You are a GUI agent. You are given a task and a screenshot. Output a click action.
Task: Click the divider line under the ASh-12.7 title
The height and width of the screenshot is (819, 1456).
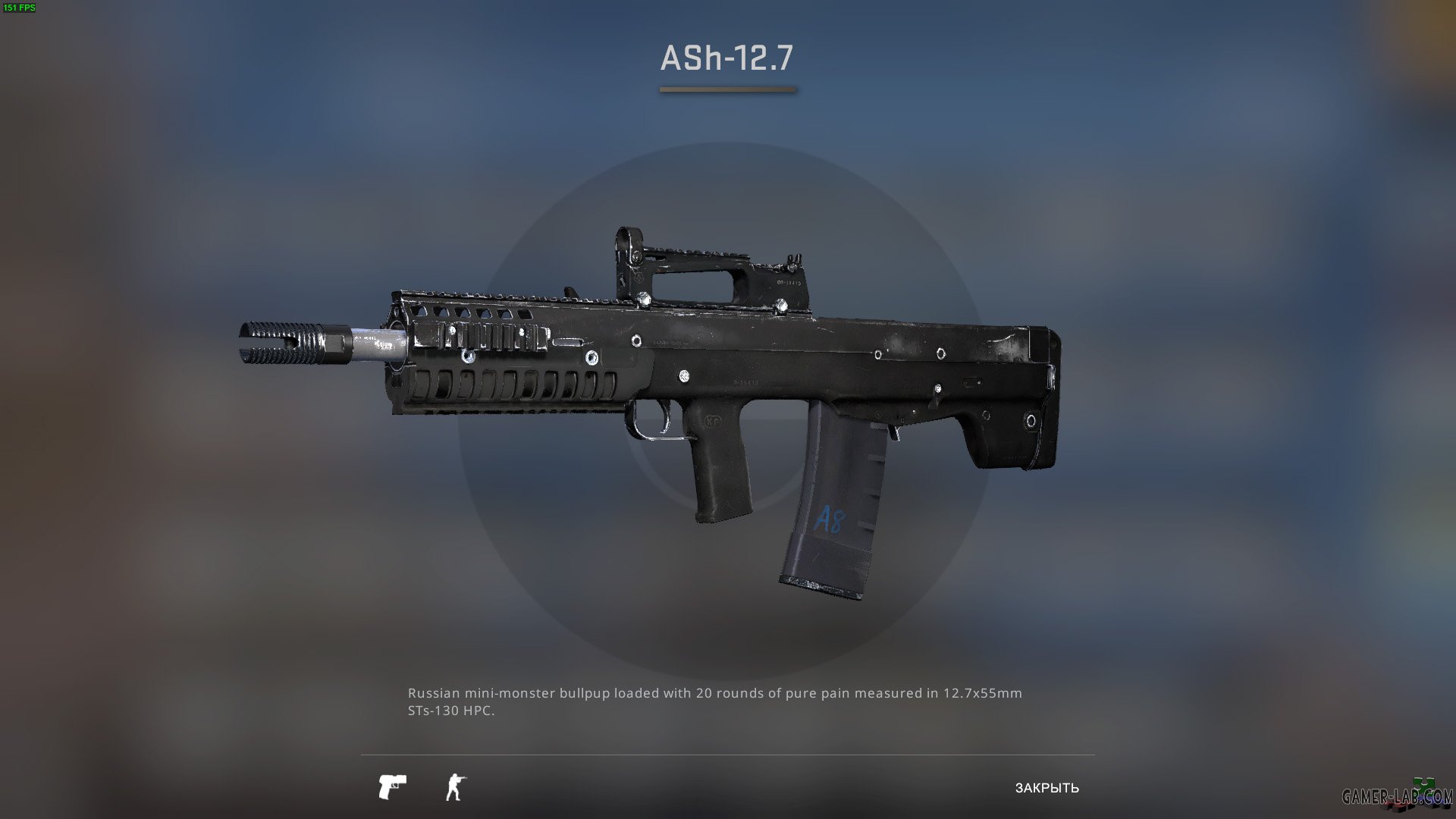(x=727, y=90)
